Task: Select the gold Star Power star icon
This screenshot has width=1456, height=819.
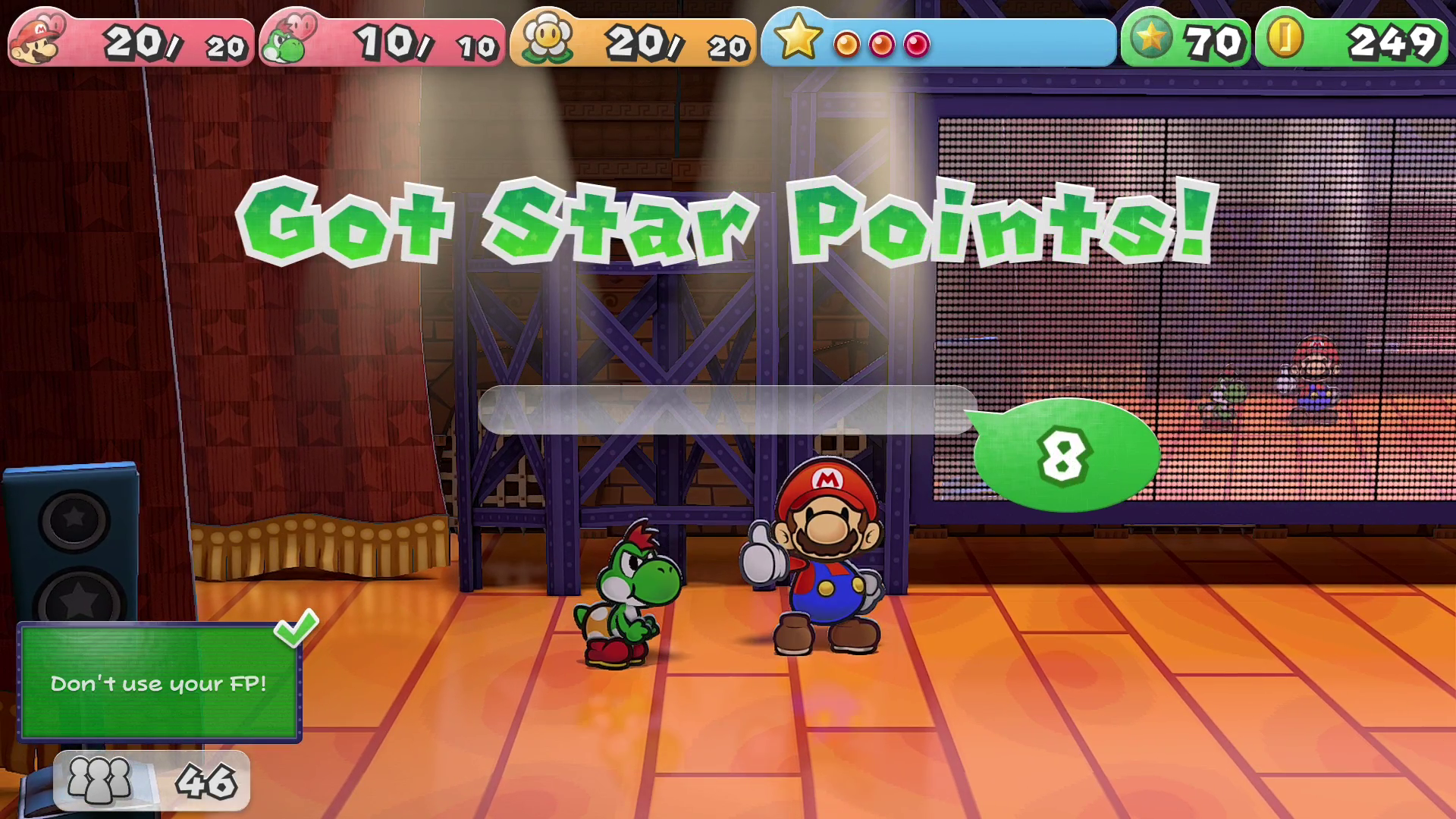Action: click(798, 38)
